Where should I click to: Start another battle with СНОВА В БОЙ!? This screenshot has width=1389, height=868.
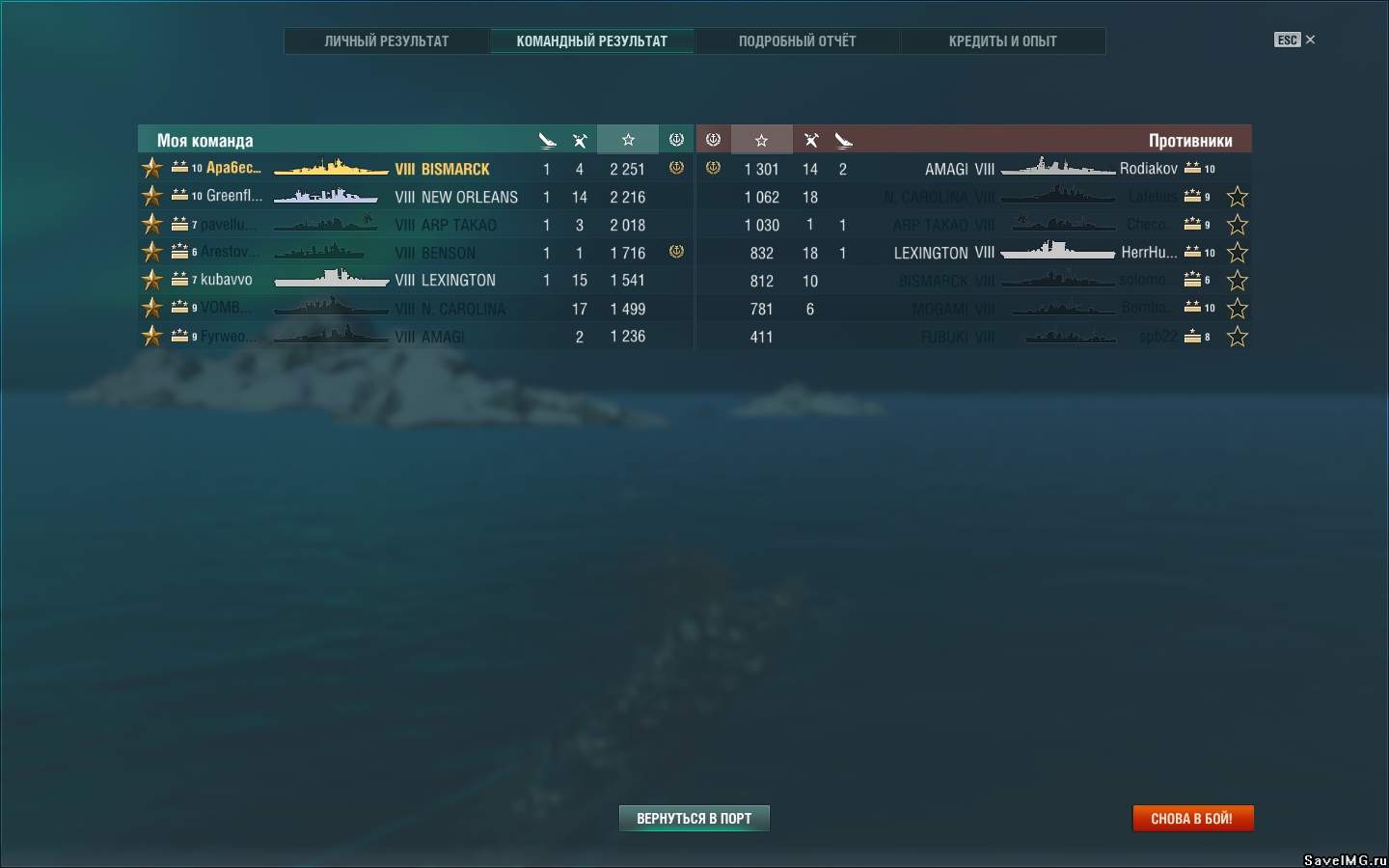pos(1192,819)
